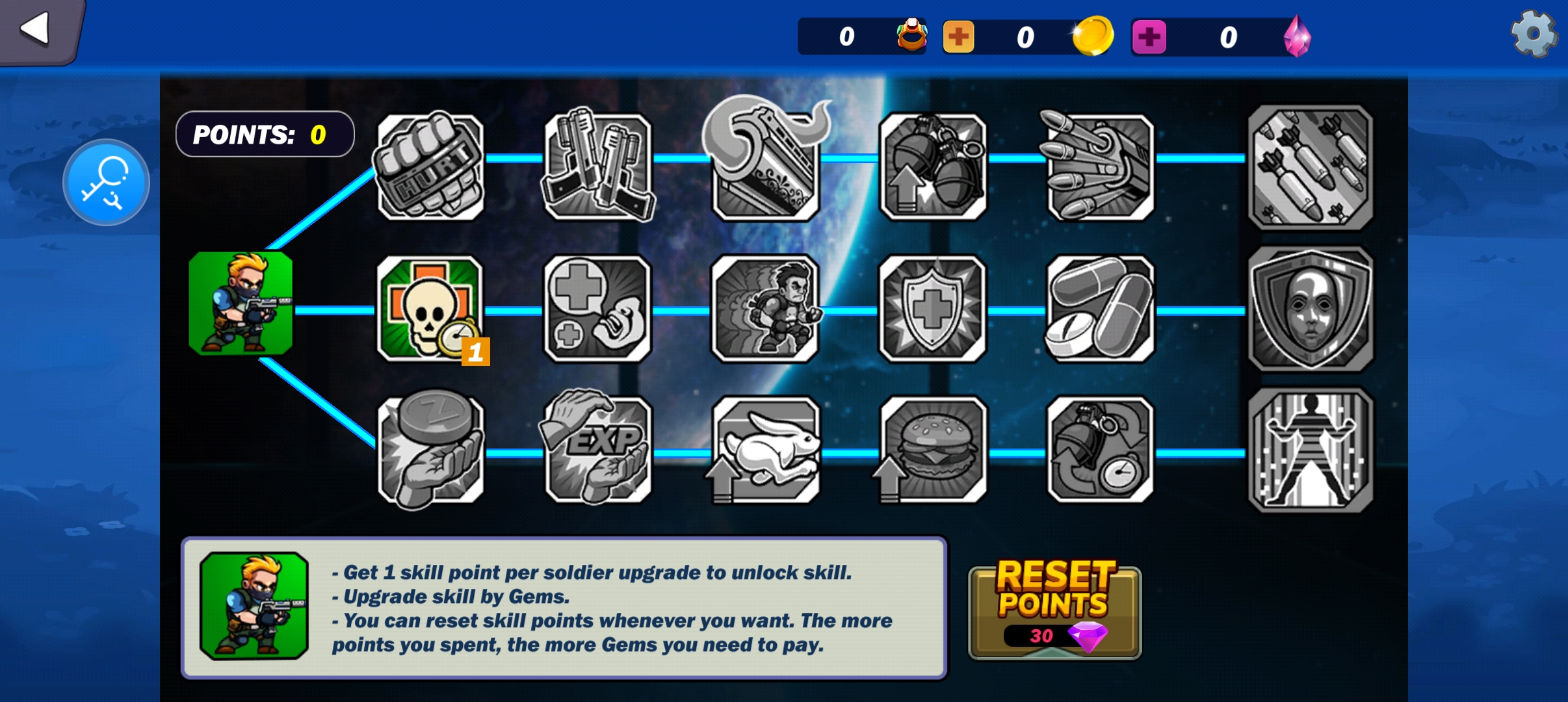Screen dimensions: 1568x702
Task: Select the coin in hand skill
Action: click(x=430, y=450)
